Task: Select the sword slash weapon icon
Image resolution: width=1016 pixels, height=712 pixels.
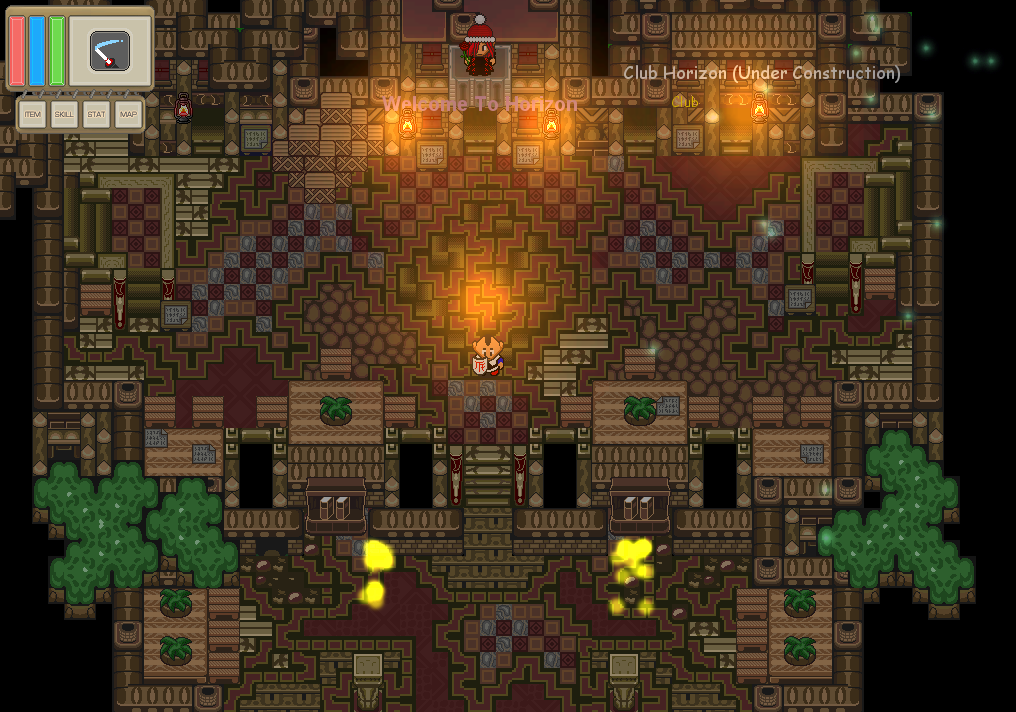Action: 109,51
